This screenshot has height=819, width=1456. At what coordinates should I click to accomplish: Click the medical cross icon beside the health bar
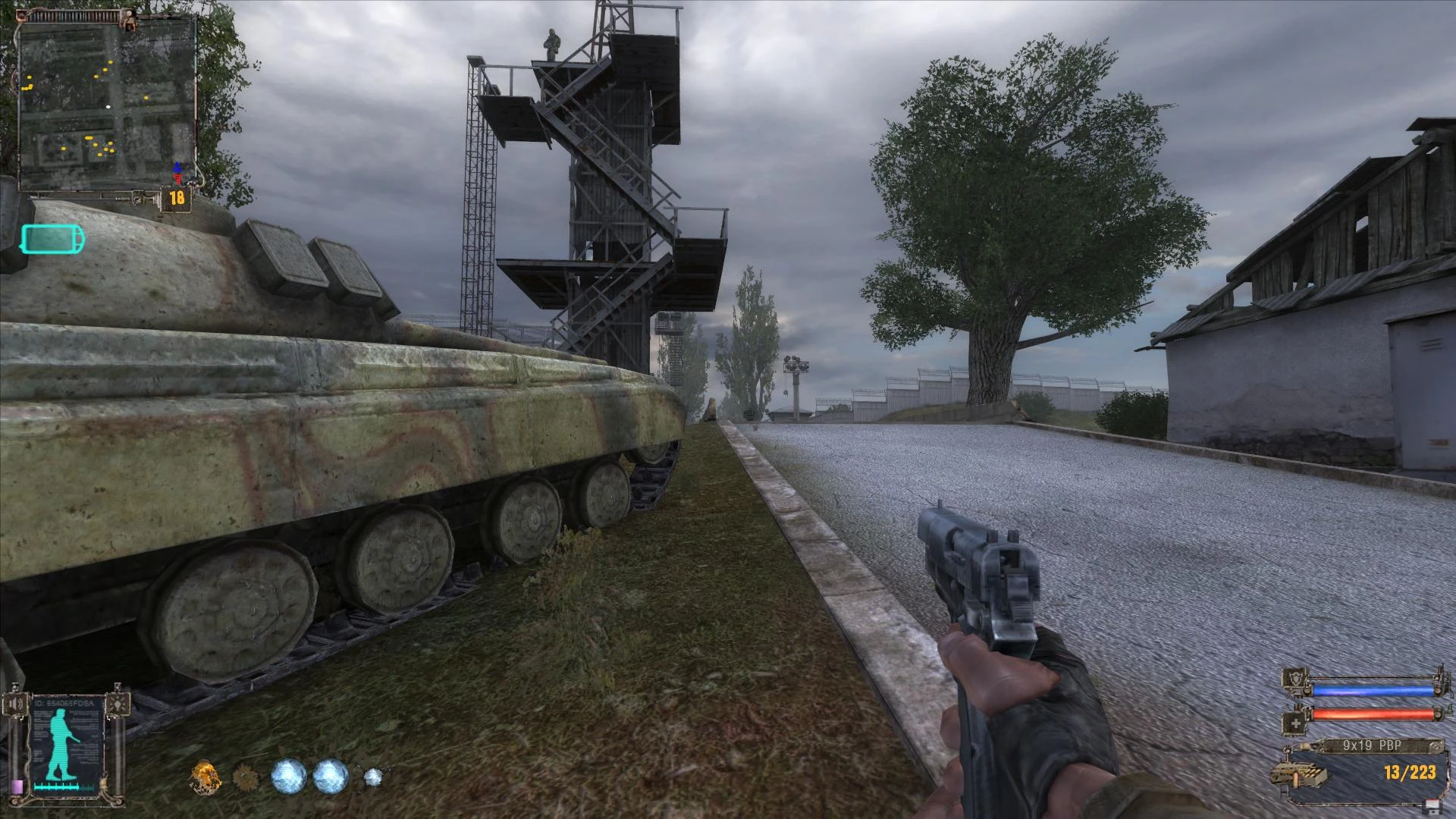point(1295,723)
